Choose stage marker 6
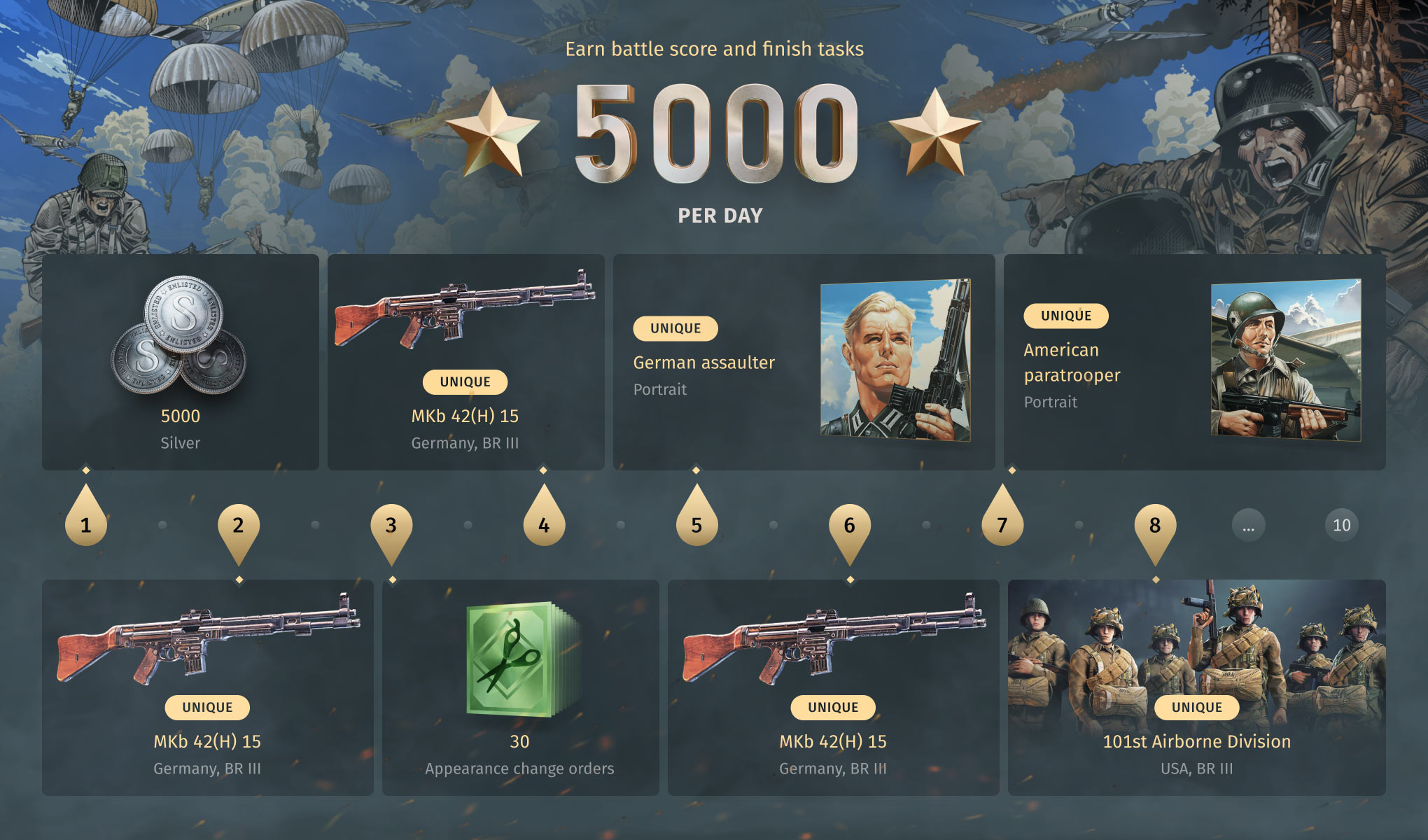Screen dimensions: 1428x840 point(849,525)
